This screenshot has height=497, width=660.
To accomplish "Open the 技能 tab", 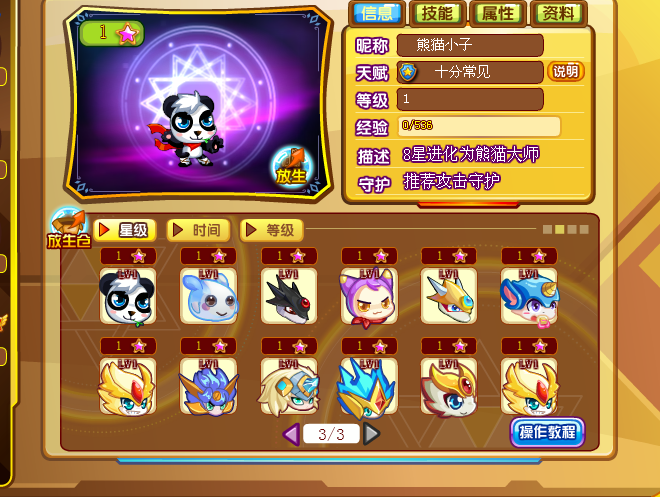I will tap(437, 13).
